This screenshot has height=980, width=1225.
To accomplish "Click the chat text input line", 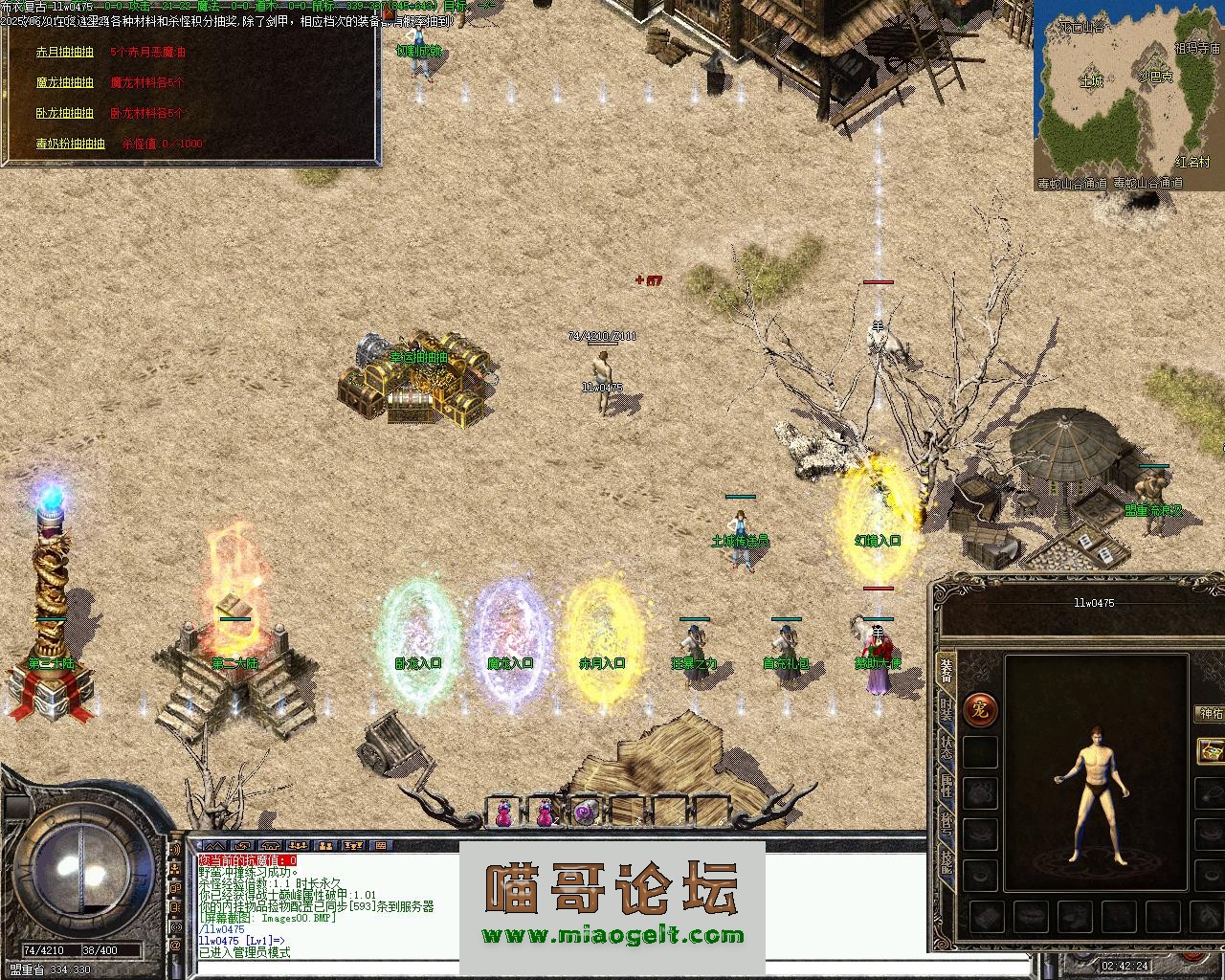I will 555,969.
